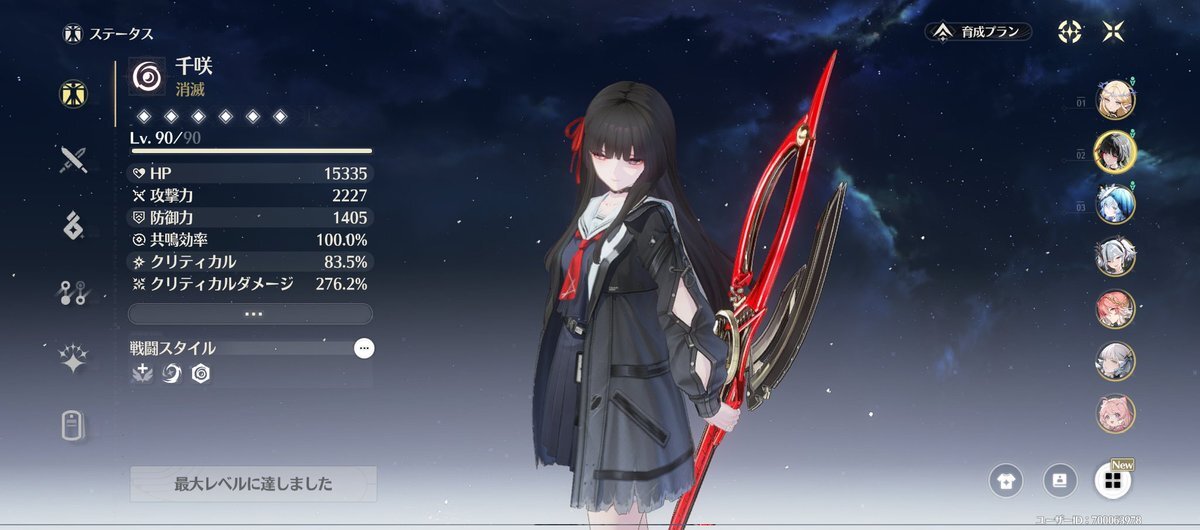Close the status screen with the X
Image resolution: width=1200 pixels, height=530 pixels.
[1112, 31]
